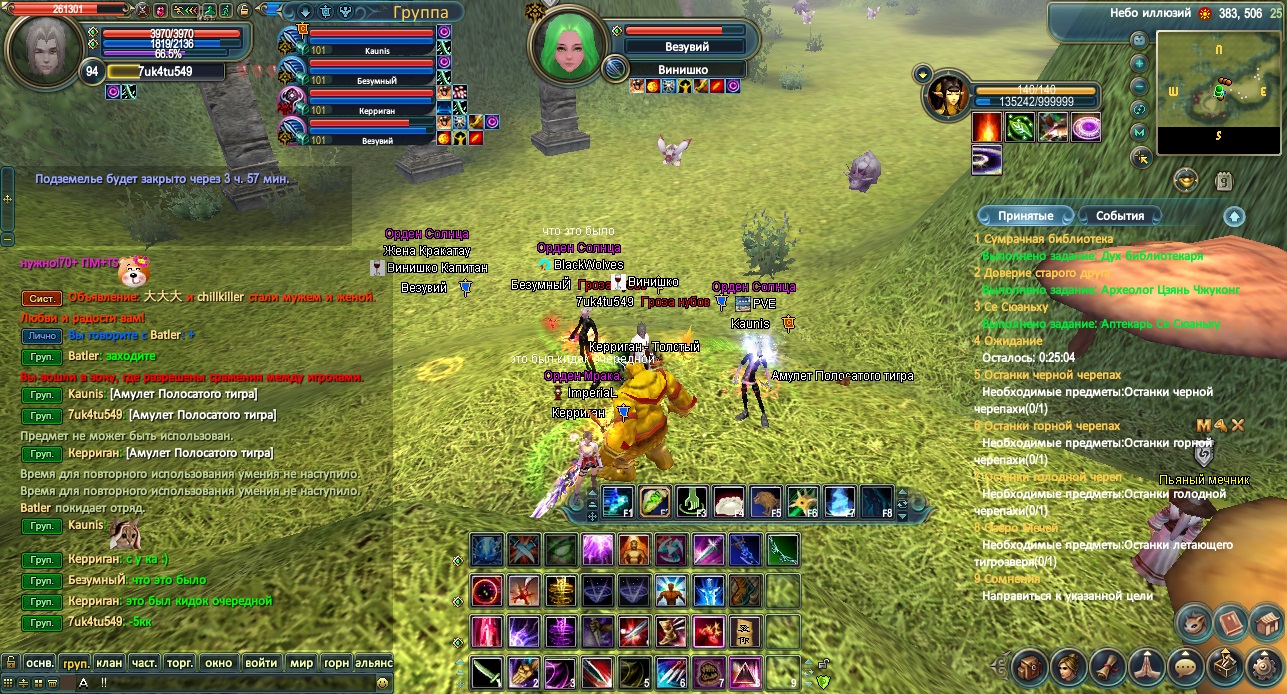Open the world map with M button

coord(1139,132)
